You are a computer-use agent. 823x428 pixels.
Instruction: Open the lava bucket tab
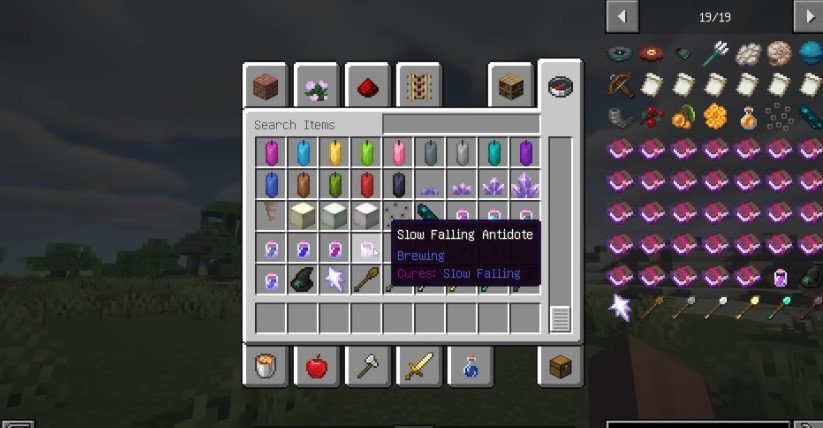click(x=266, y=366)
